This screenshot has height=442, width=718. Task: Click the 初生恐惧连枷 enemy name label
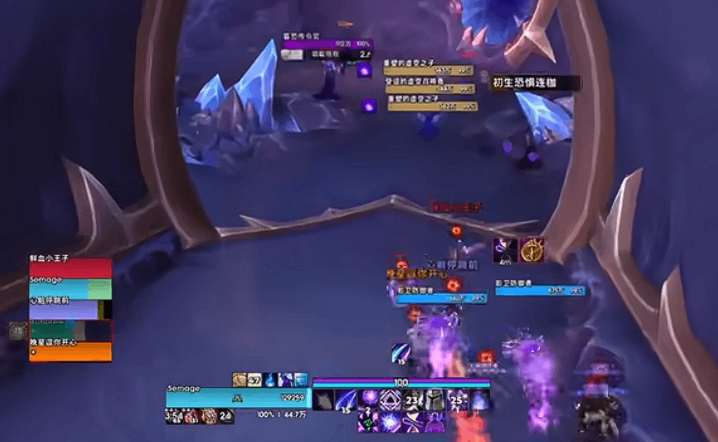(520, 83)
